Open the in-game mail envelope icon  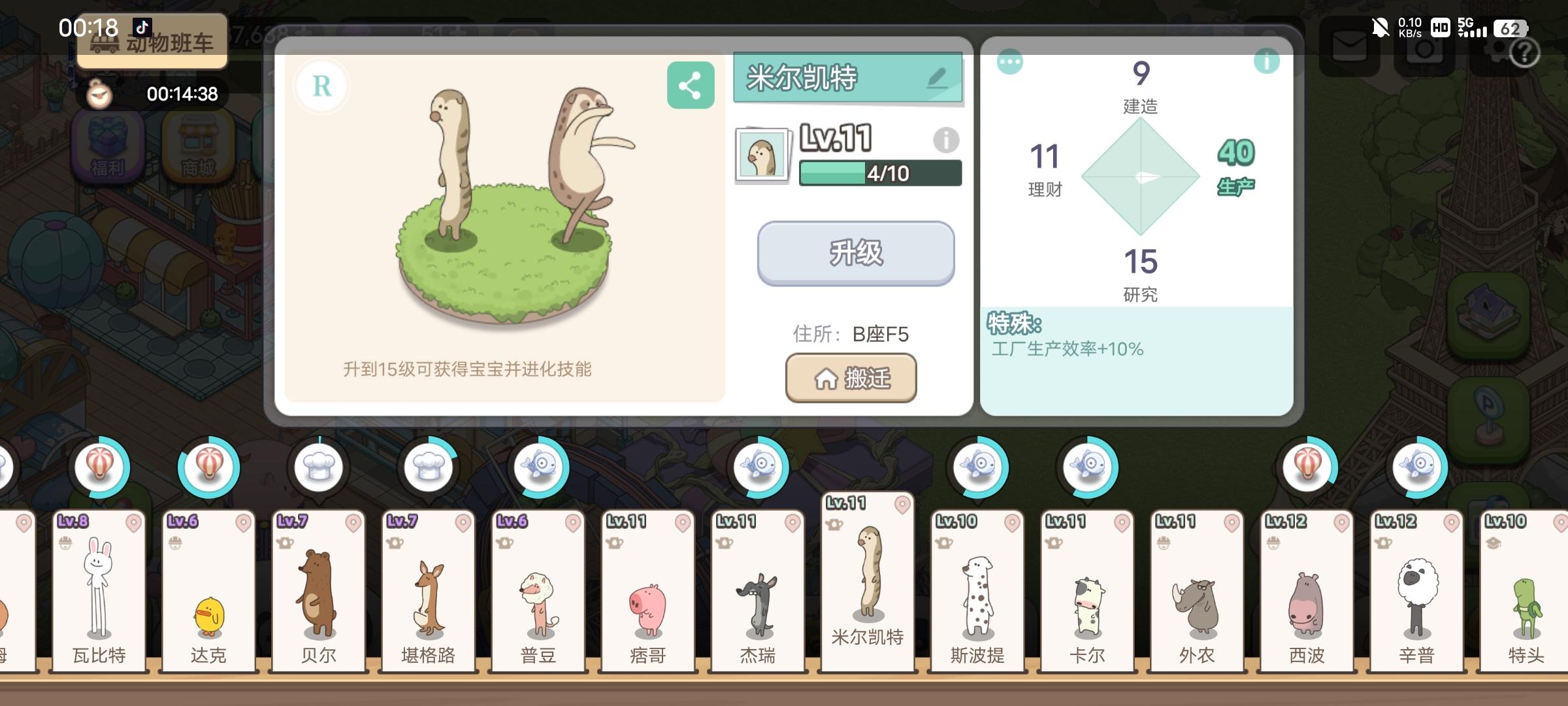[1349, 46]
